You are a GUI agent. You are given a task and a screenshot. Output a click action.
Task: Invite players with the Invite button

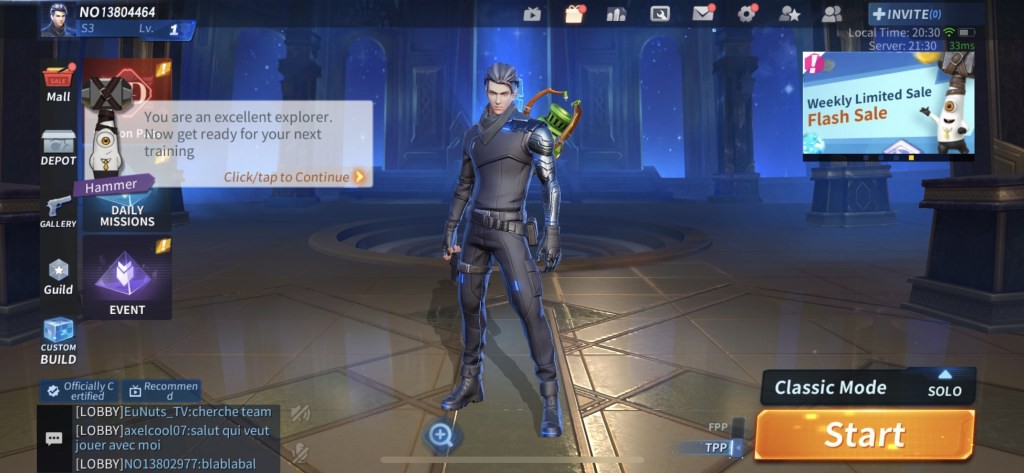tap(906, 14)
